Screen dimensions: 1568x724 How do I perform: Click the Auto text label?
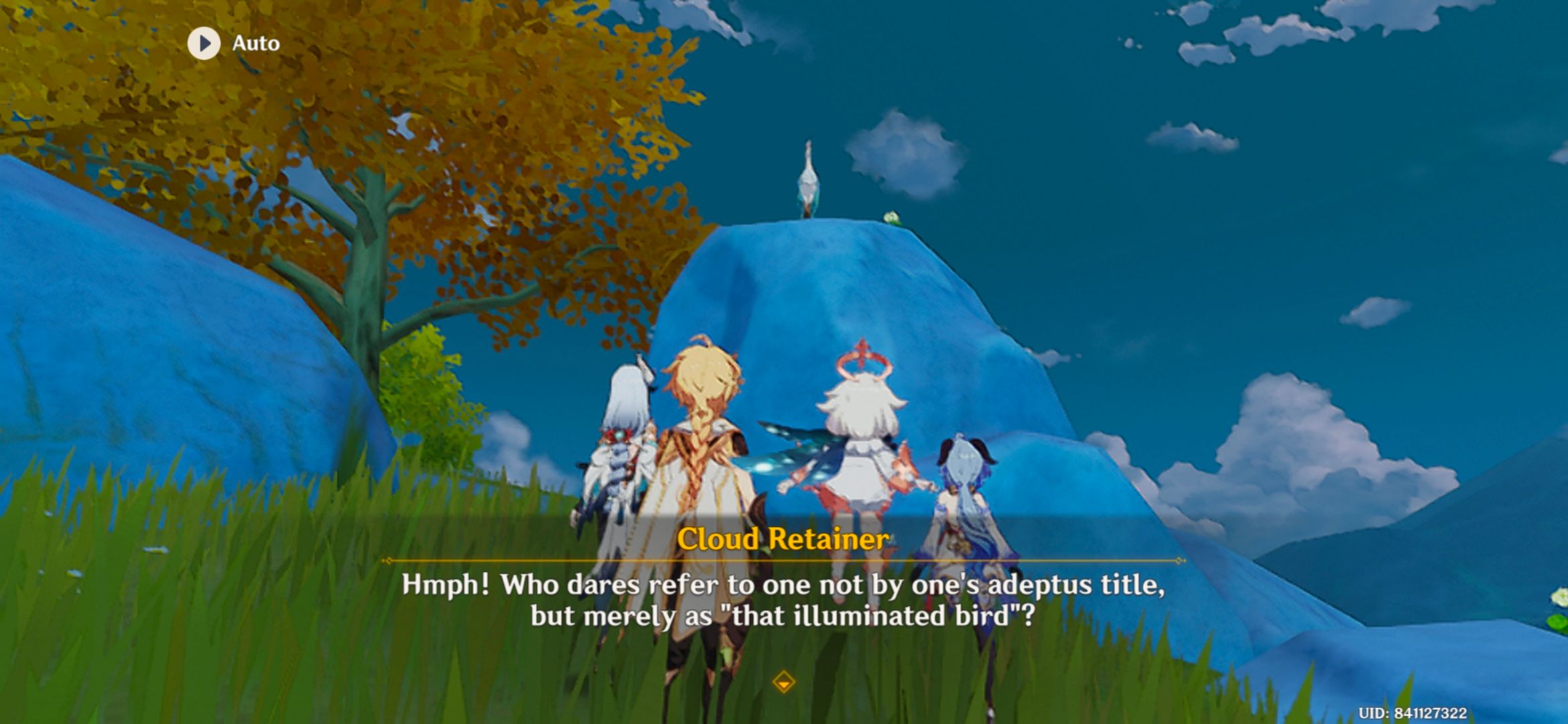pyautogui.click(x=257, y=44)
